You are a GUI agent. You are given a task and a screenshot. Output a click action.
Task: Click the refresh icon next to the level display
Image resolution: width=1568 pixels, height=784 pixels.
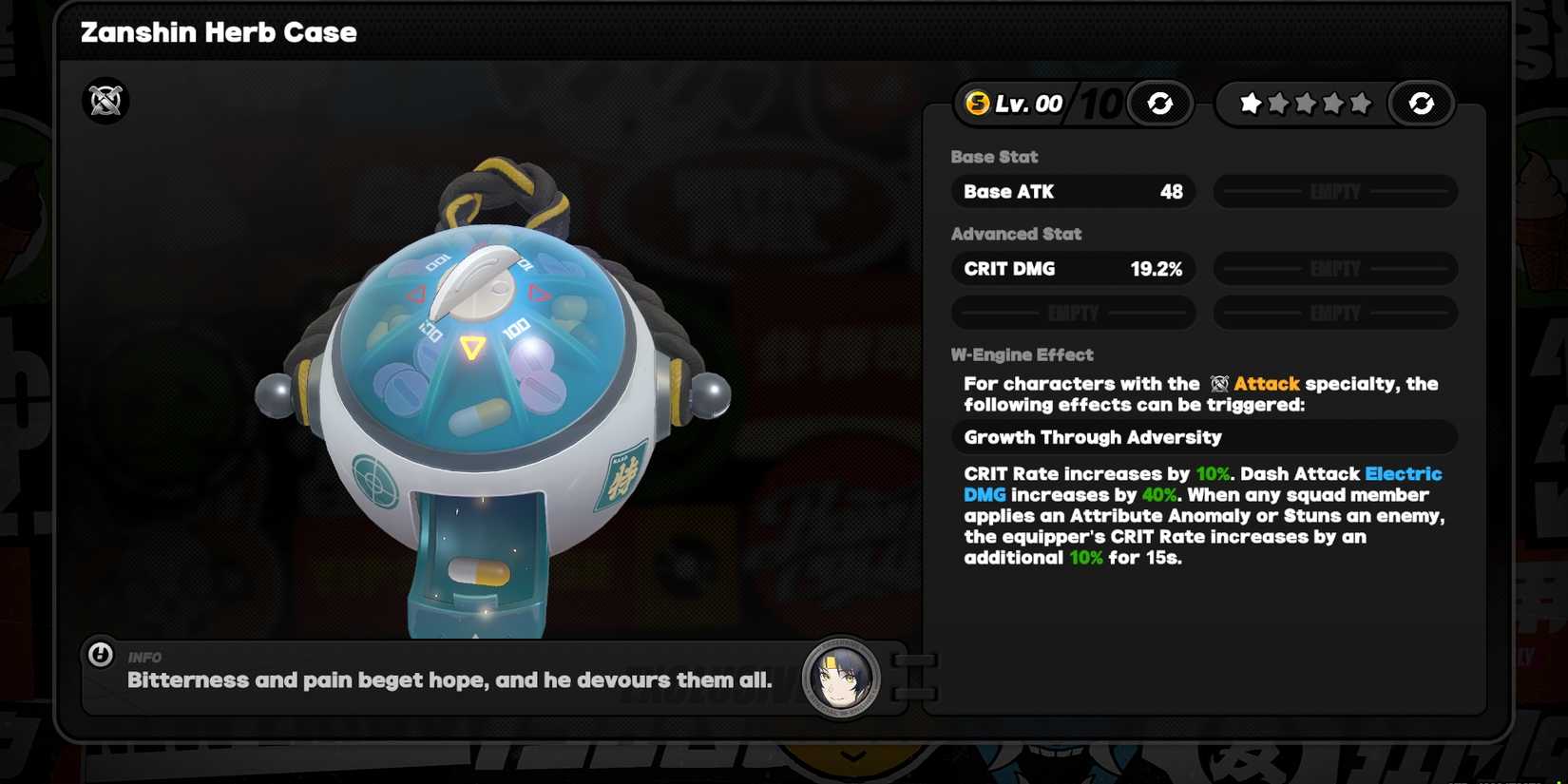coord(1158,104)
